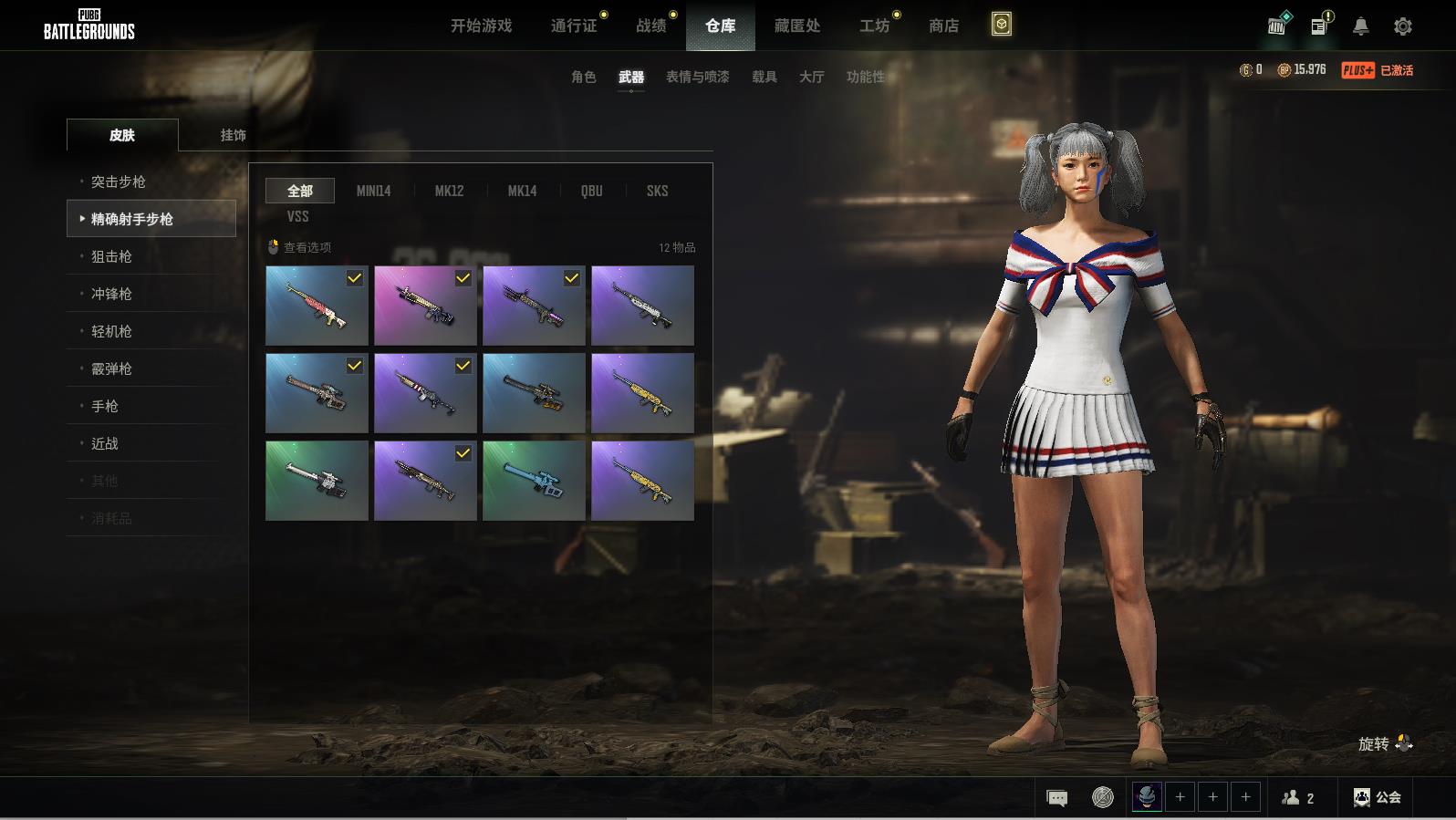
Task: Switch to the 挂饰 charms tab
Action: [233, 135]
